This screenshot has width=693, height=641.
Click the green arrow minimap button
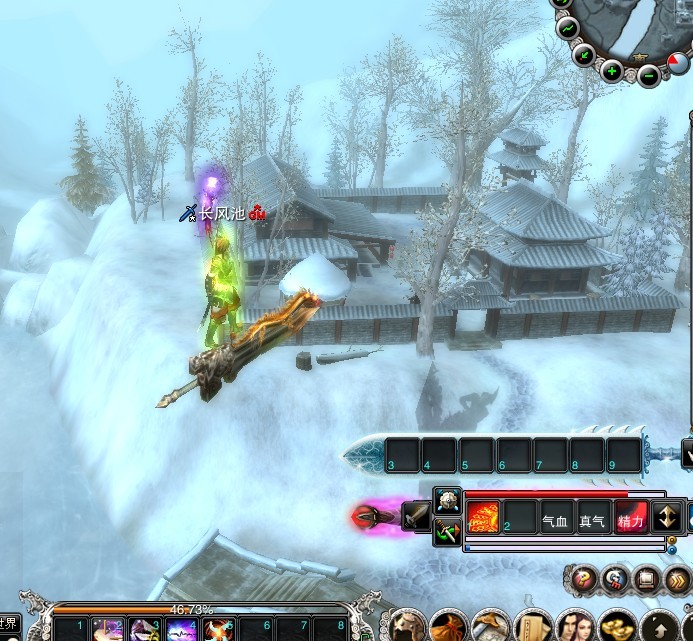(x=584, y=54)
